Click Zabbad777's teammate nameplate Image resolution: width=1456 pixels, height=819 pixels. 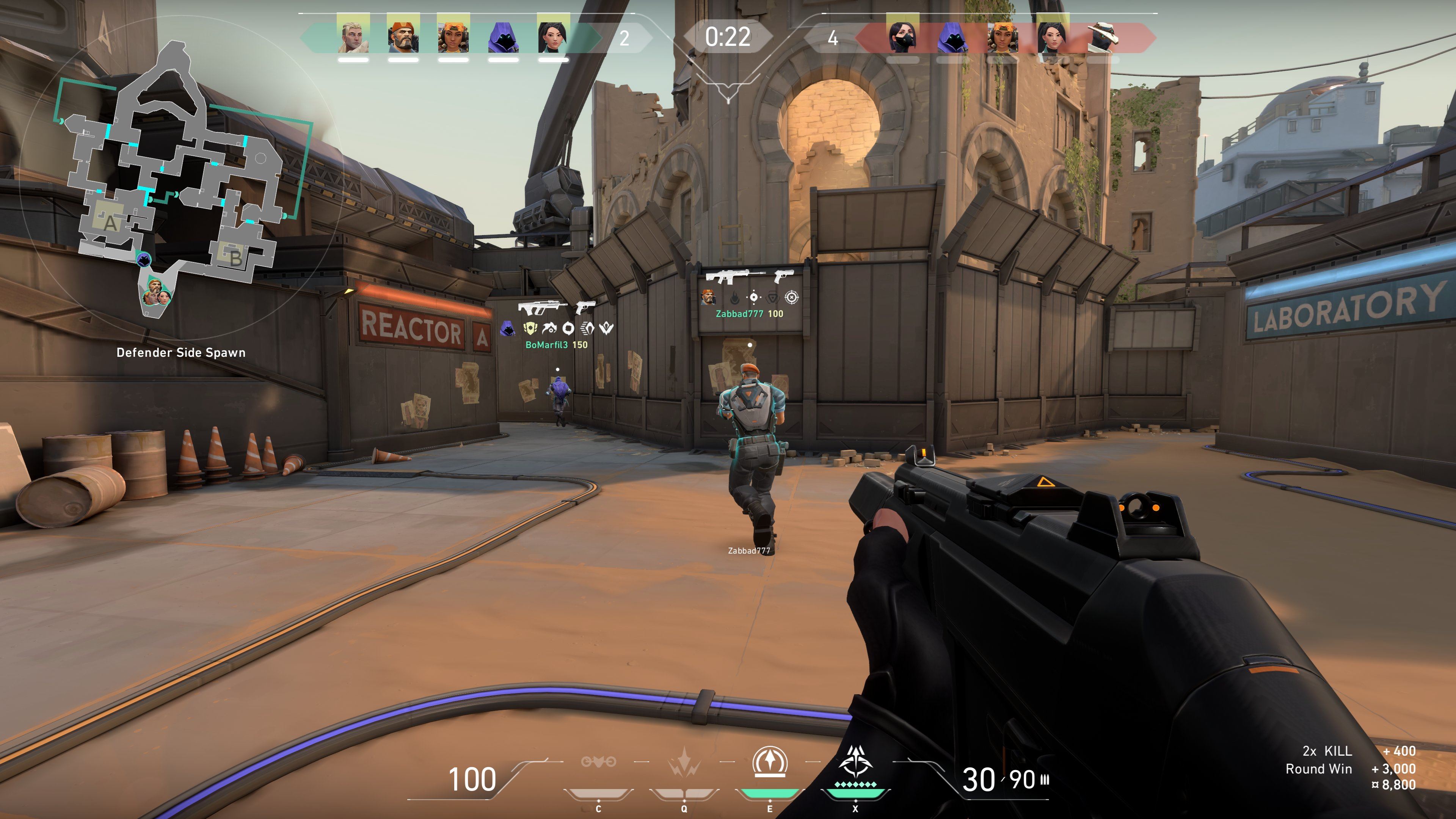click(x=750, y=314)
